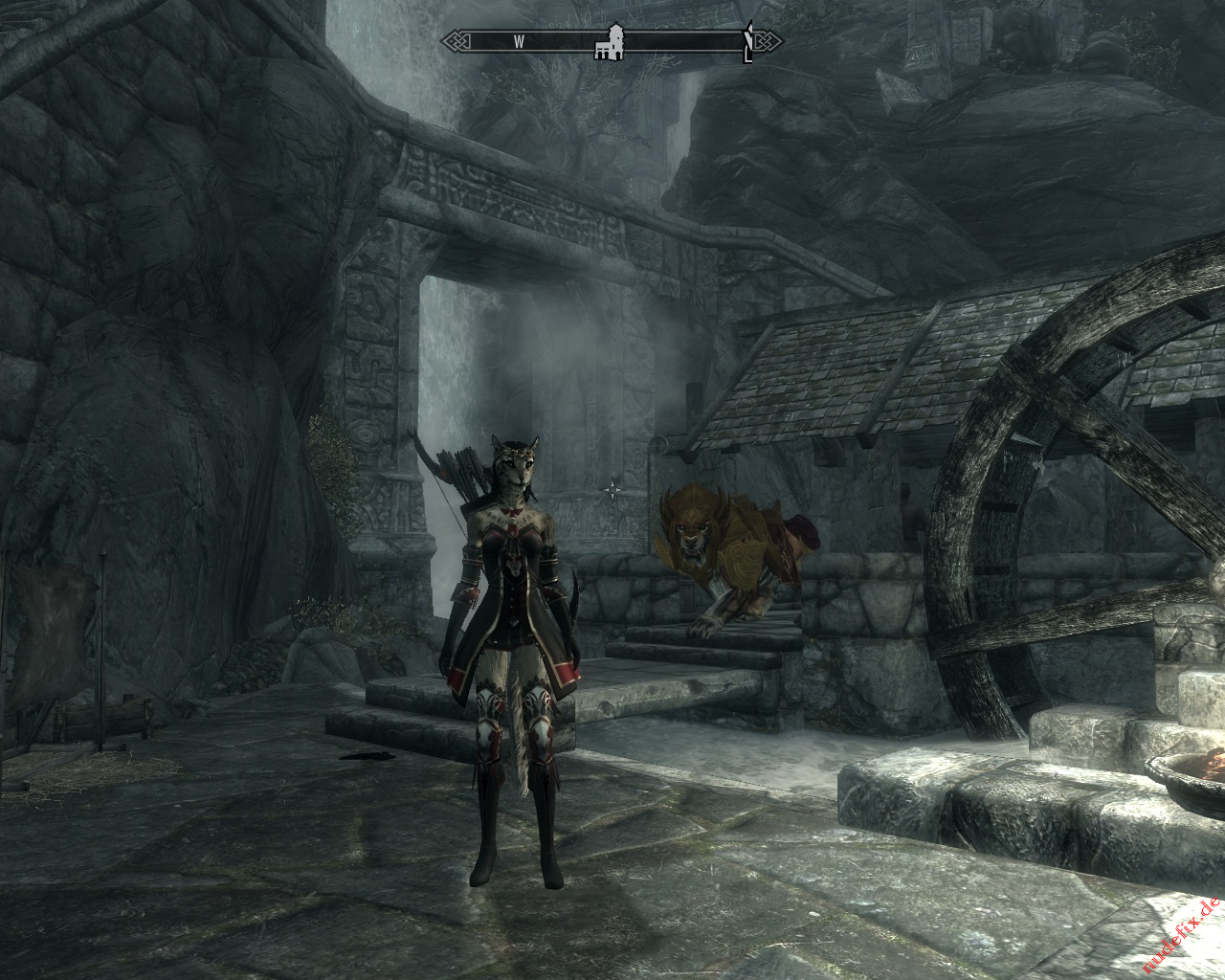Click the partially visible marker at compass right end
1225x980 pixels.
pos(747,42)
